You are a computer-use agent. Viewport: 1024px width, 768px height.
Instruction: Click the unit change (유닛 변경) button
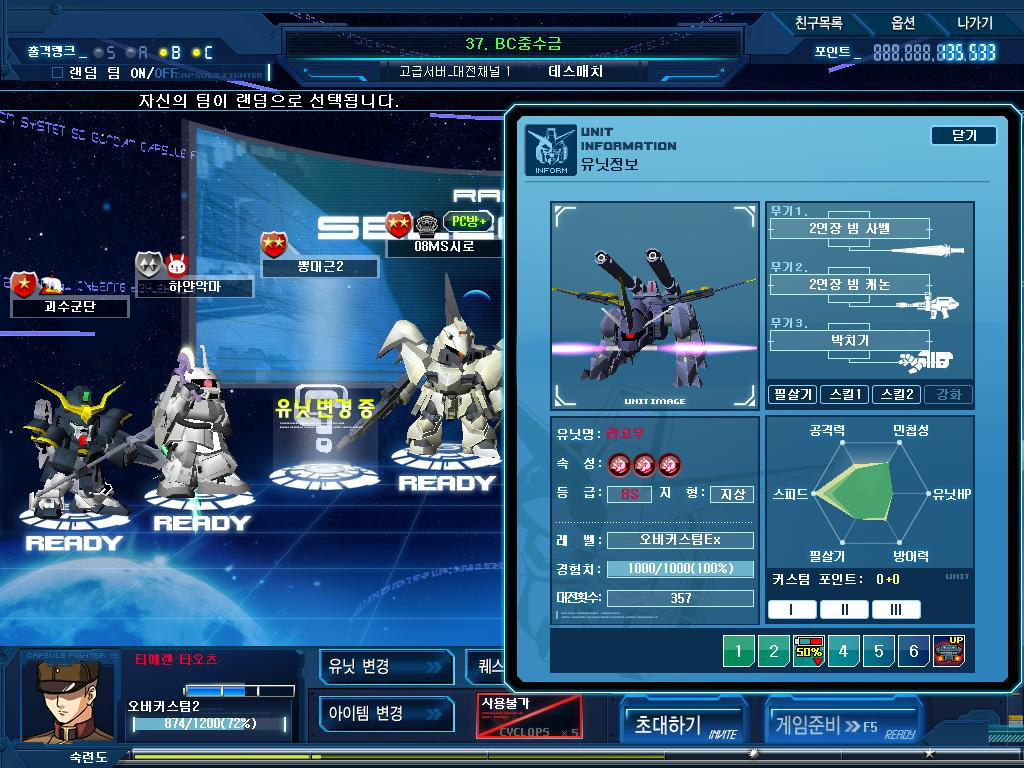[x=386, y=666]
